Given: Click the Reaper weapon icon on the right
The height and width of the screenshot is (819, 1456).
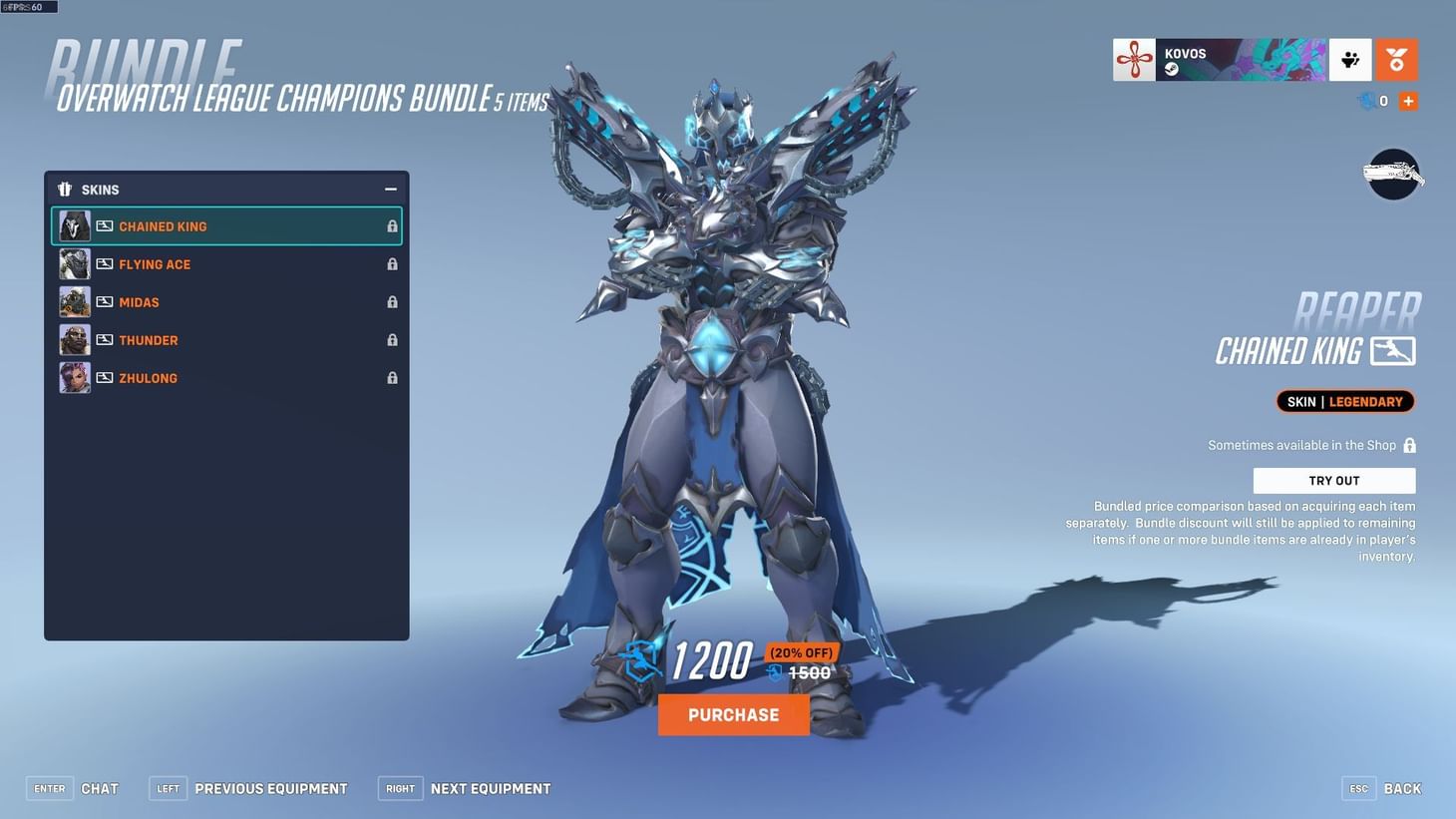Looking at the screenshot, I should pyautogui.click(x=1392, y=173).
